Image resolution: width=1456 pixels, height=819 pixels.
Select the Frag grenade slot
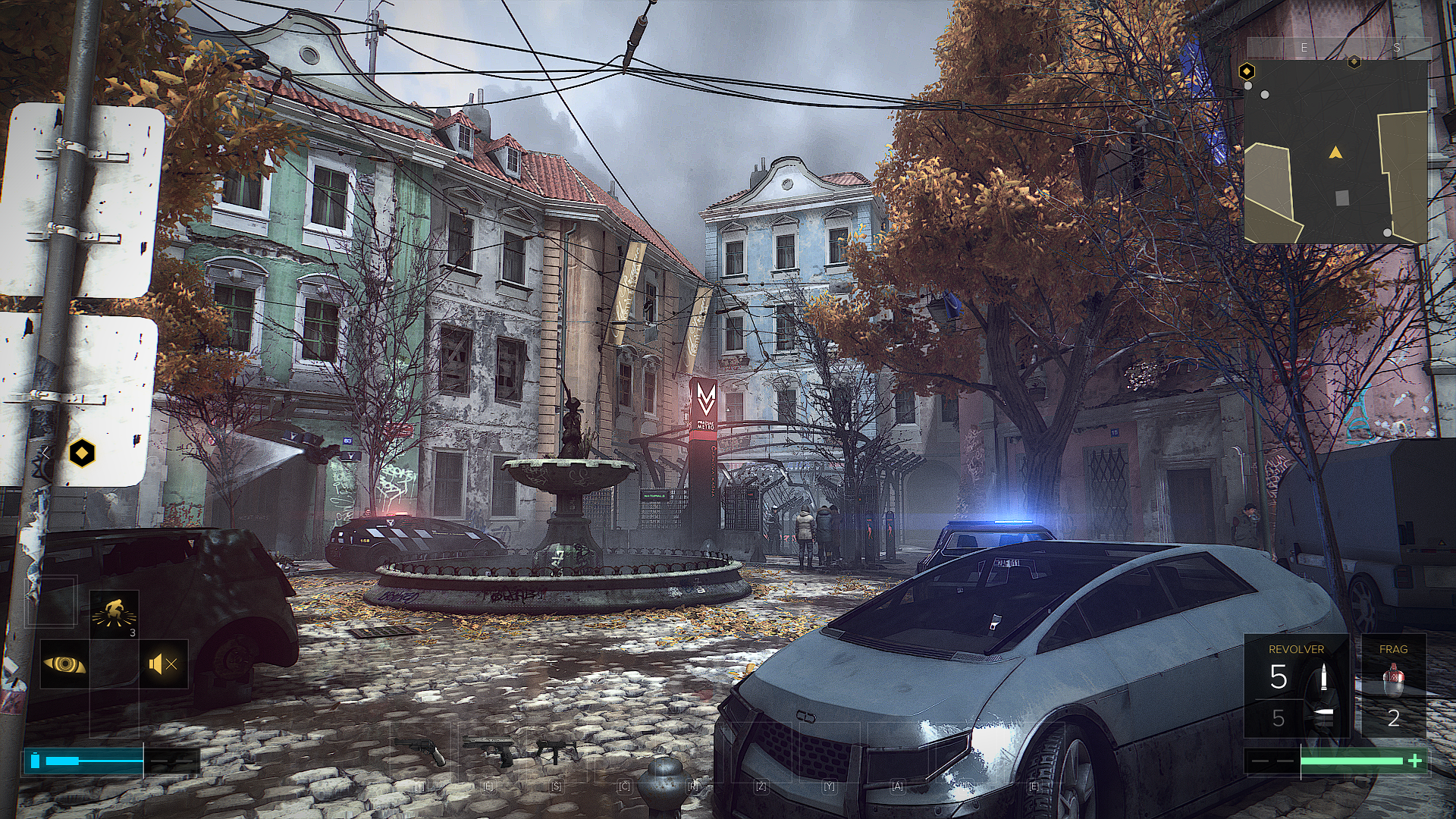1393,687
